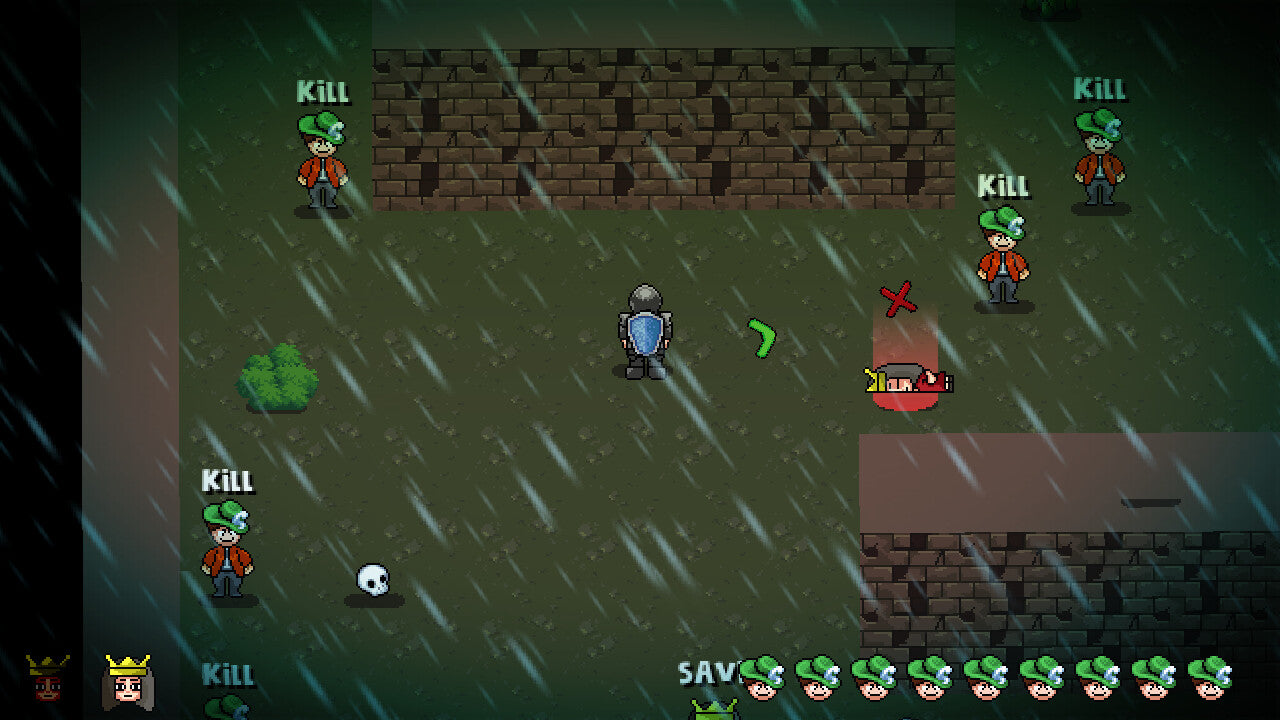The image size is (1280, 720).
Task: Select the dark-faced crowned player portrait
Action: (48, 679)
